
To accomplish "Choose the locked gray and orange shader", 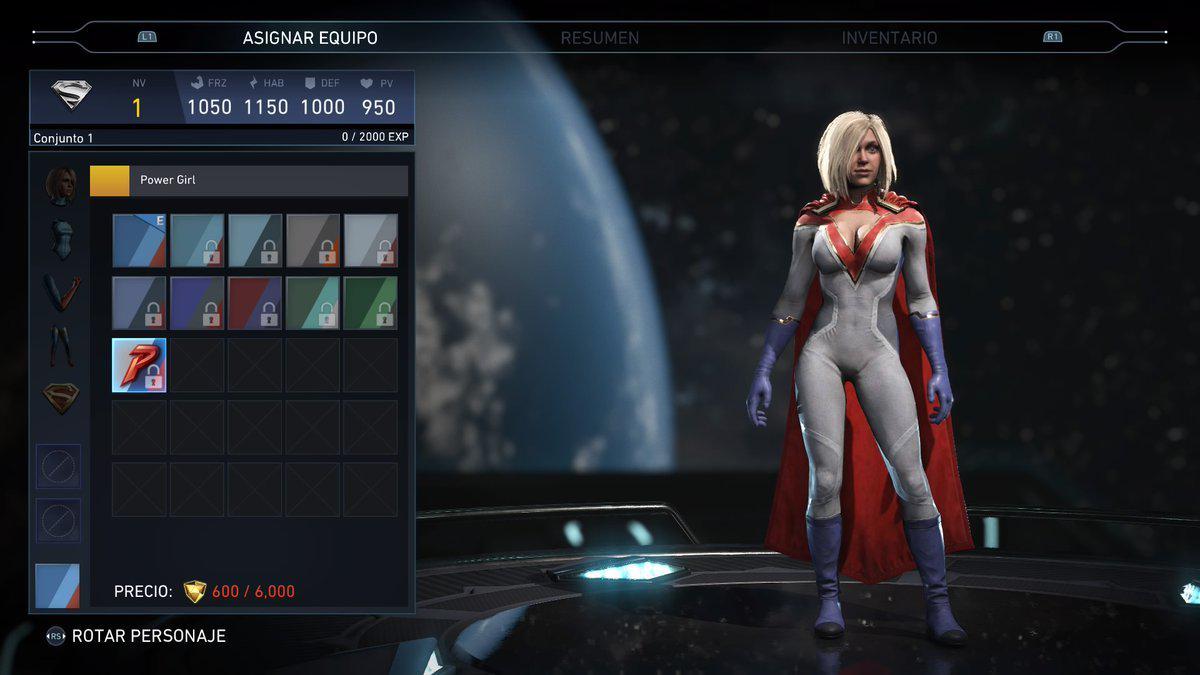I will coord(313,240).
